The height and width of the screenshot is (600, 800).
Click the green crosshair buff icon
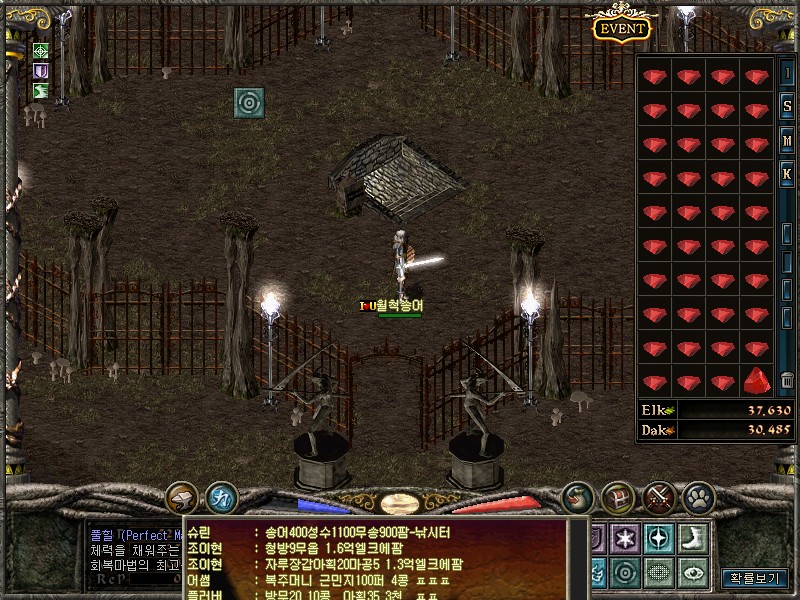coord(41,51)
